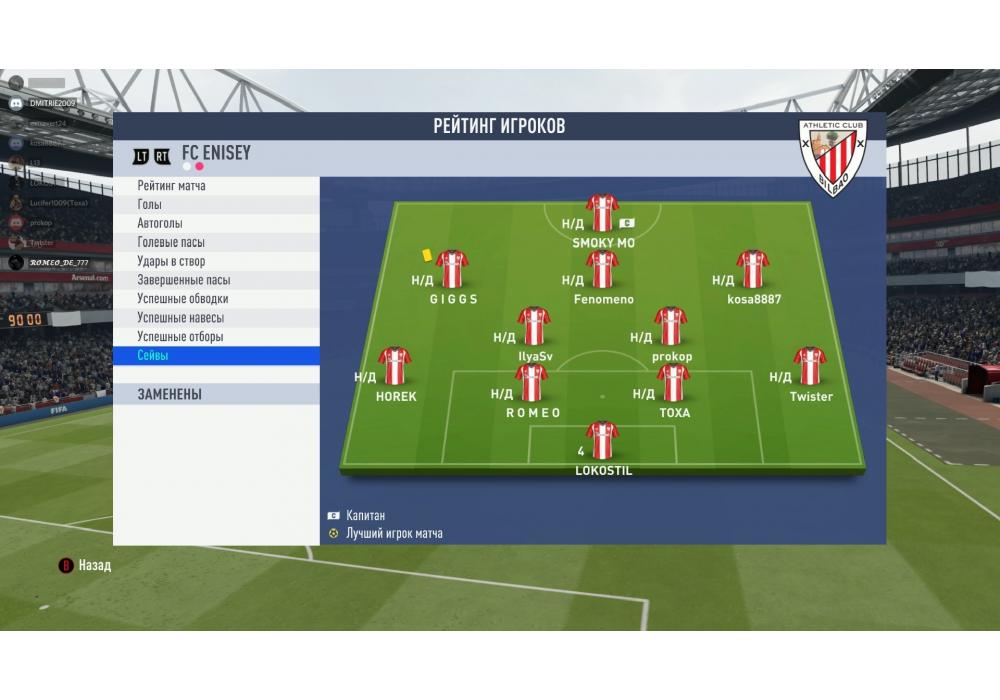Screen dimensions: 1000x700
Task: Select Удары в створ in the list
Action: (x=215, y=262)
